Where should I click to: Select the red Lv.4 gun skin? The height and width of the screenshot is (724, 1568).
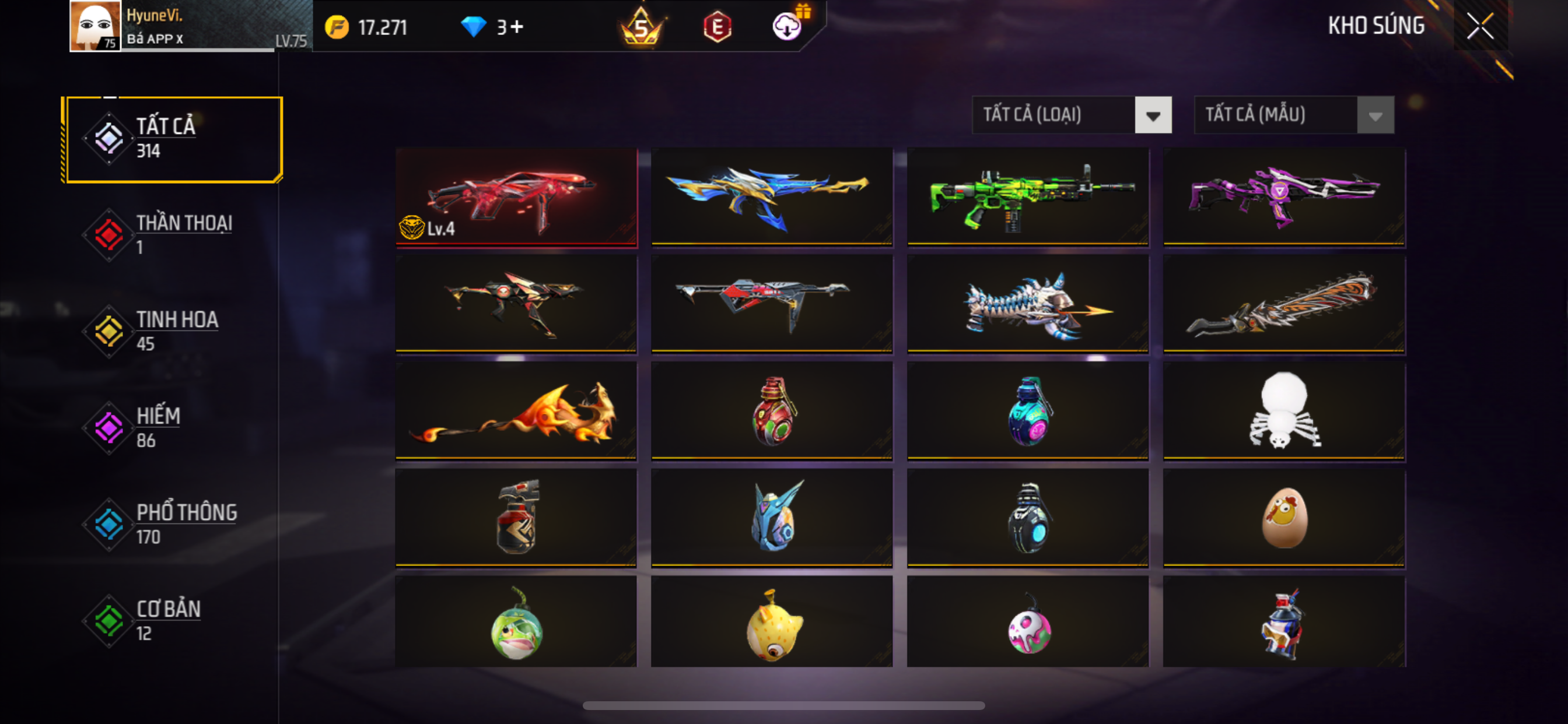(x=516, y=197)
